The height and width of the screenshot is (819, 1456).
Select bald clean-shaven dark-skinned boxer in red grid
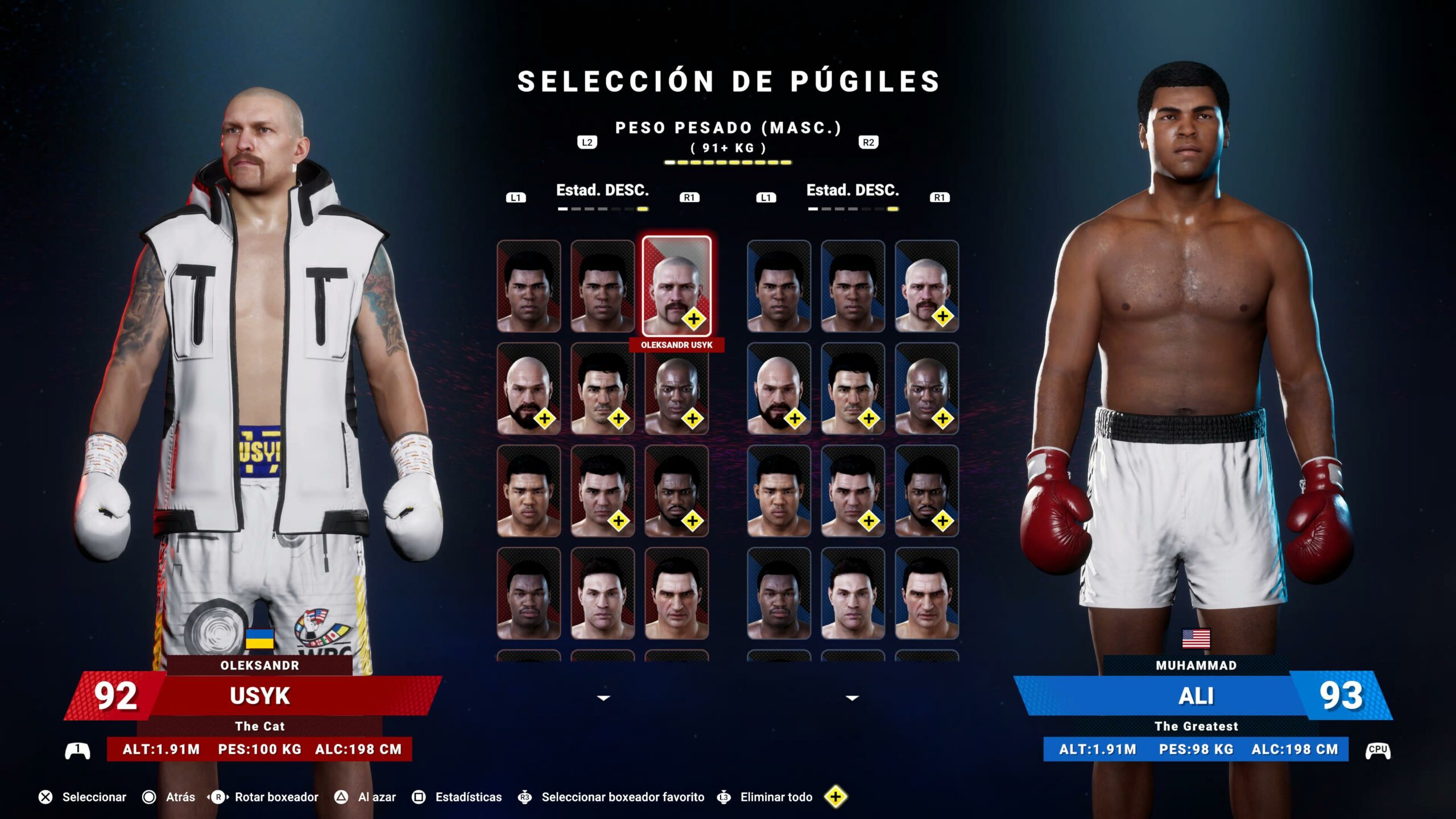point(676,388)
